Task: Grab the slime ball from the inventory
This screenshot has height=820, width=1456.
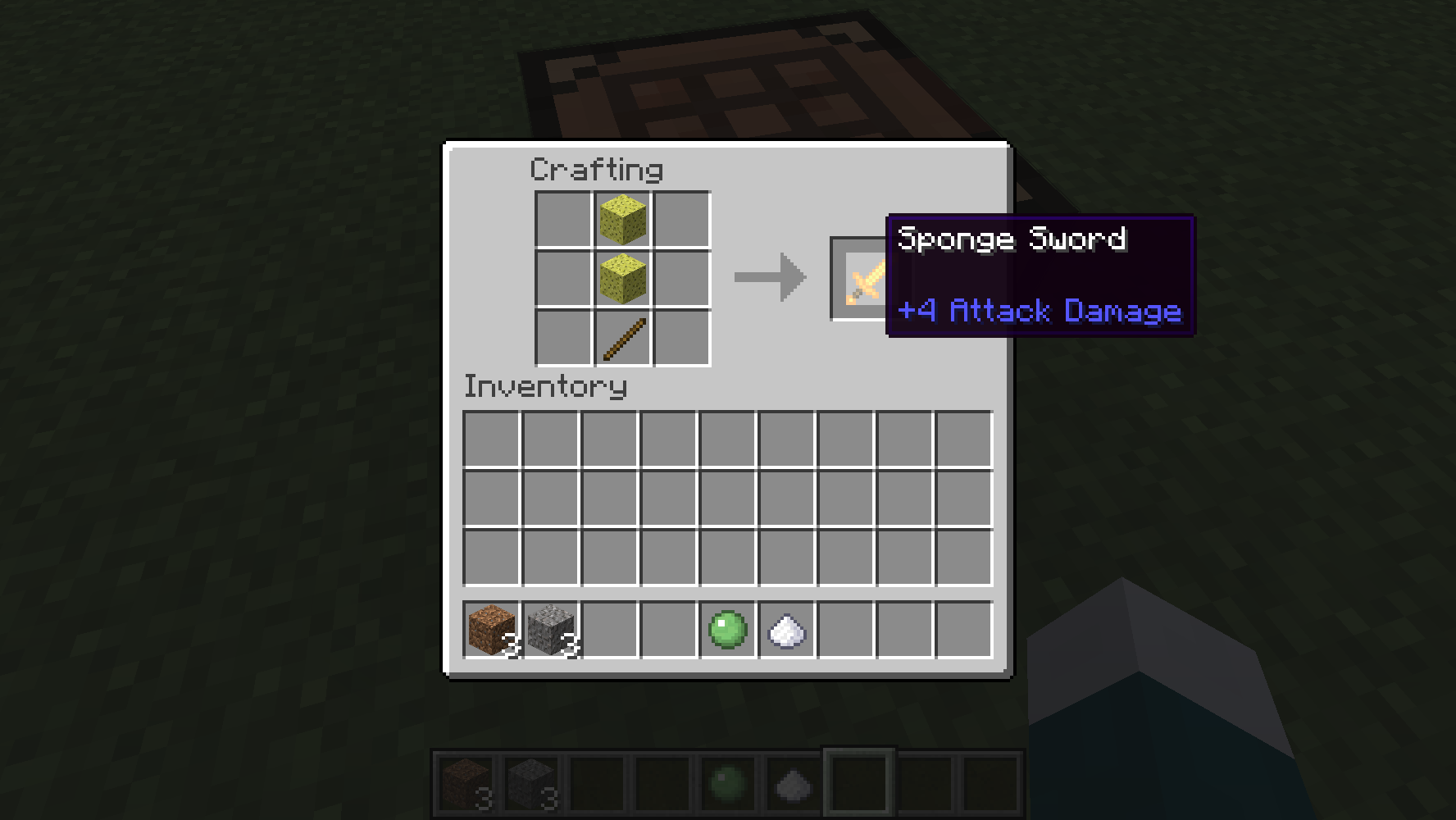Action: point(725,630)
